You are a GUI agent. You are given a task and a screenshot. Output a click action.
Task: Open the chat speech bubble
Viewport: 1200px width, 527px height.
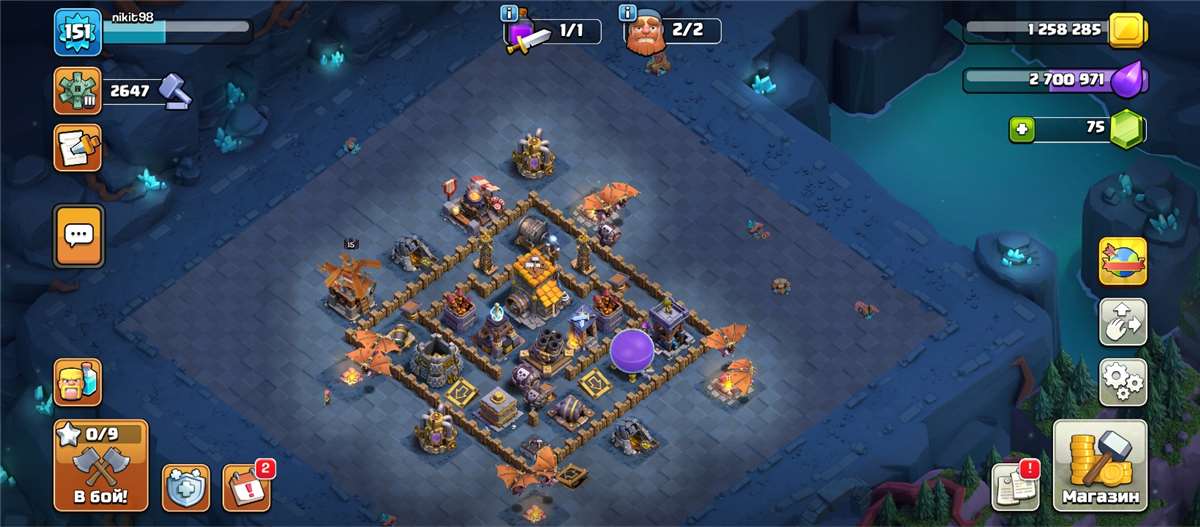[78, 236]
